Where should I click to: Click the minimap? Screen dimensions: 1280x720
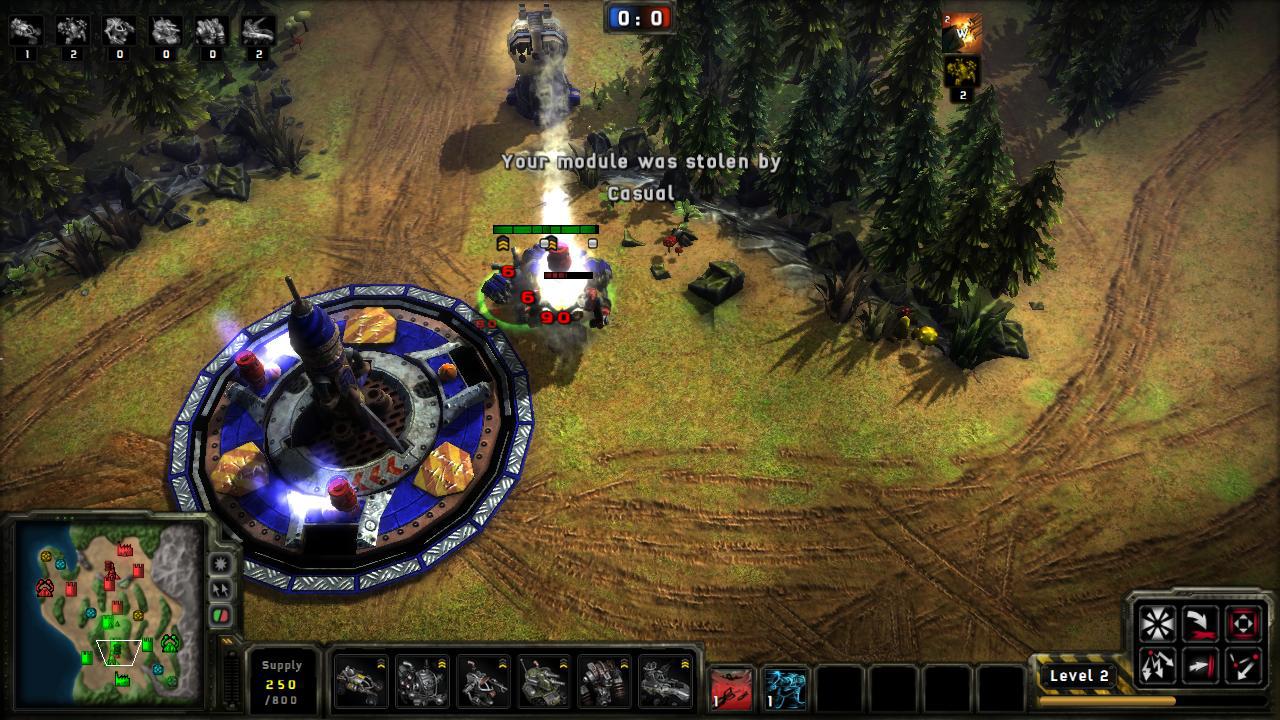[108, 612]
